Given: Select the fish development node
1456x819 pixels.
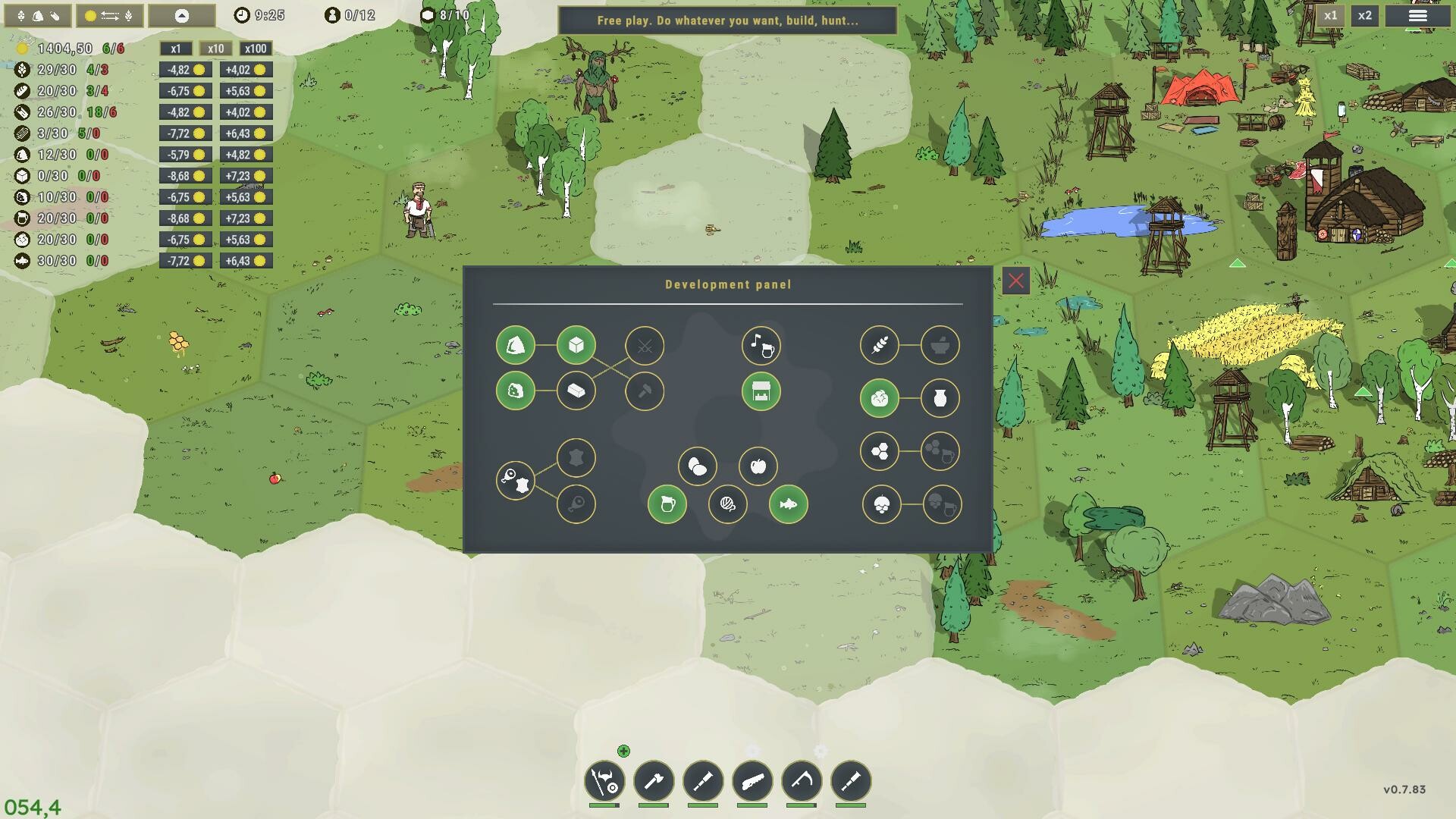Looking at the screenshot, I should pos(788,504).
